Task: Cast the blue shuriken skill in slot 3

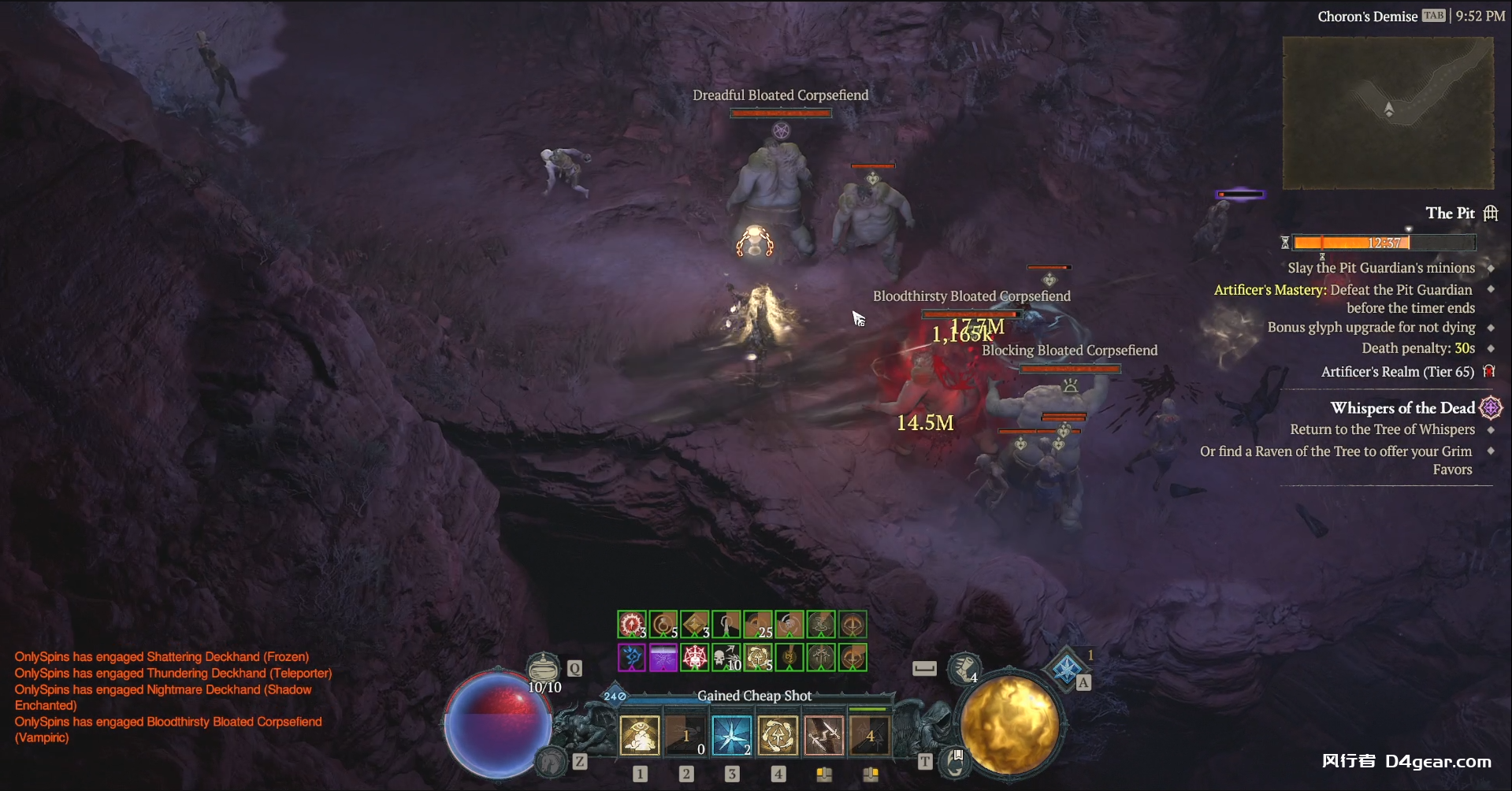Action: coord(731,736)
